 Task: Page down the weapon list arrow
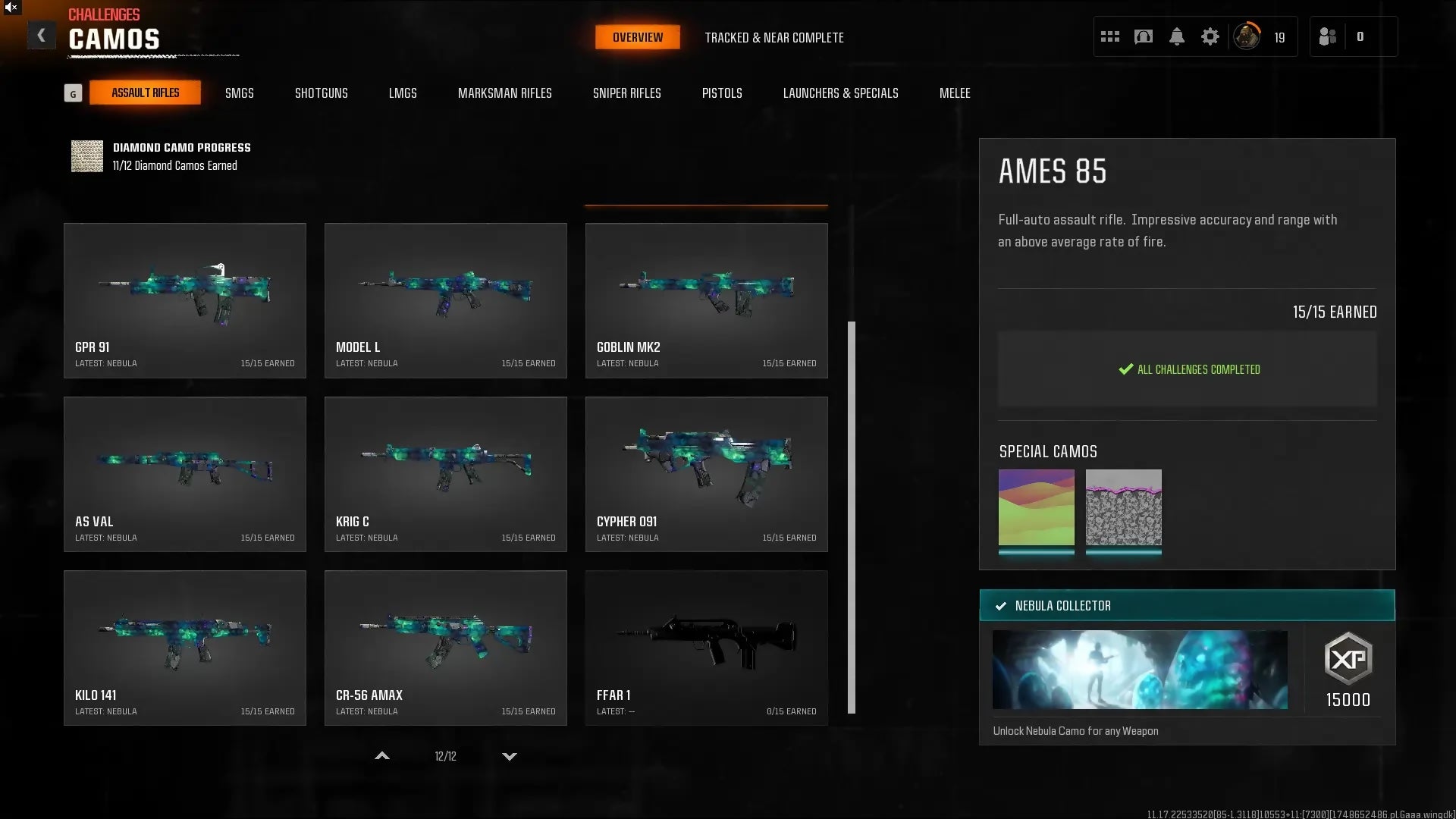click(x=510, y=756)
